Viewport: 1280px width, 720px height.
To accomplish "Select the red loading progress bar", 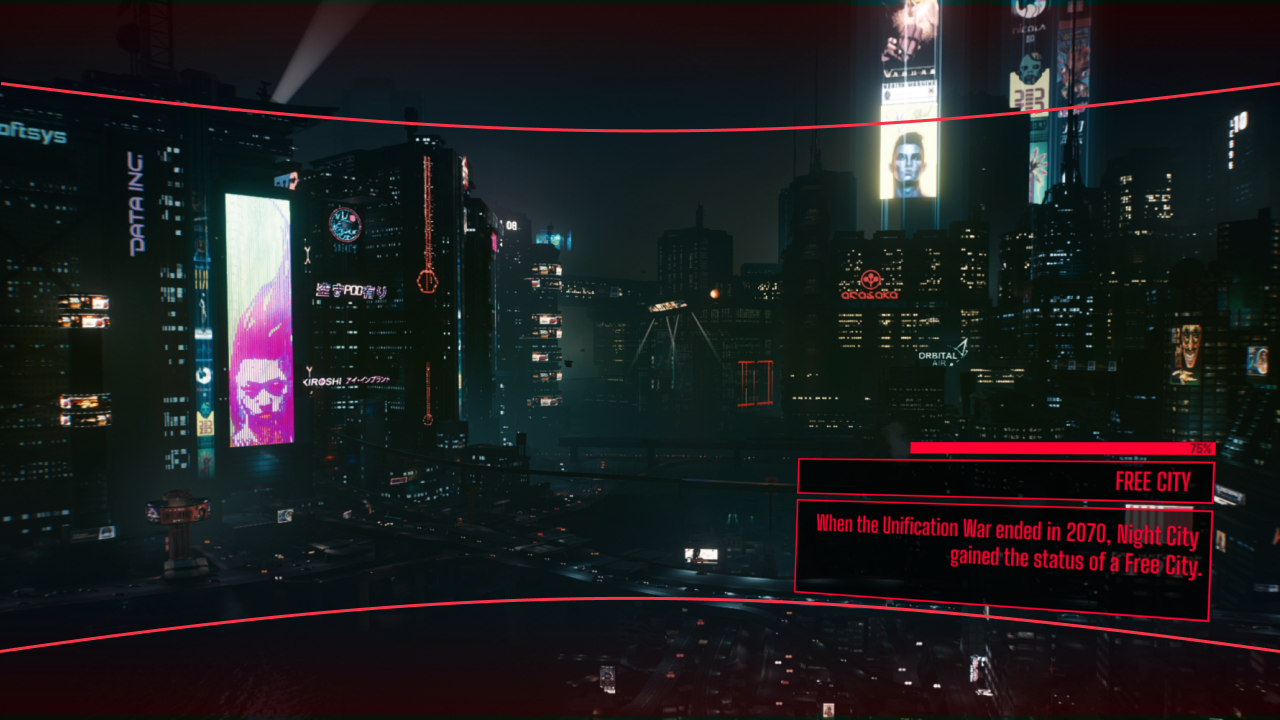I will point(1060,447).
